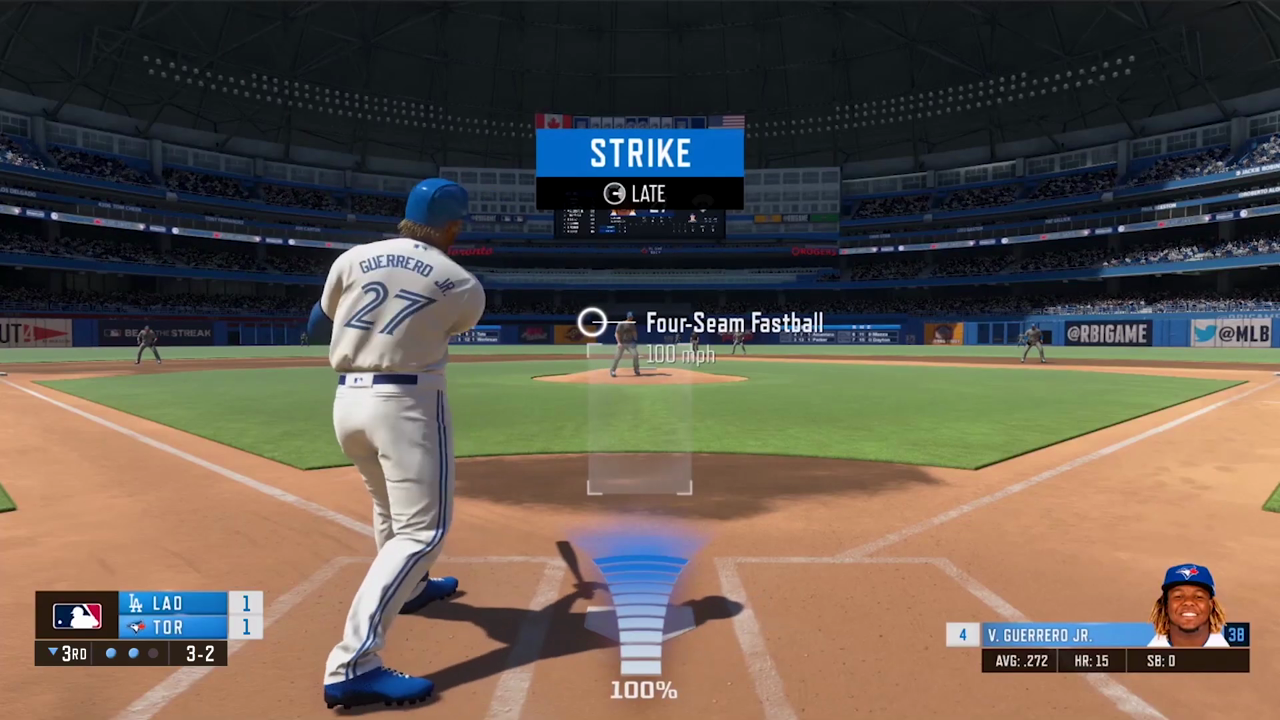
Task: Select the LA Dodgers logo icon
Action: click(135, 603)
